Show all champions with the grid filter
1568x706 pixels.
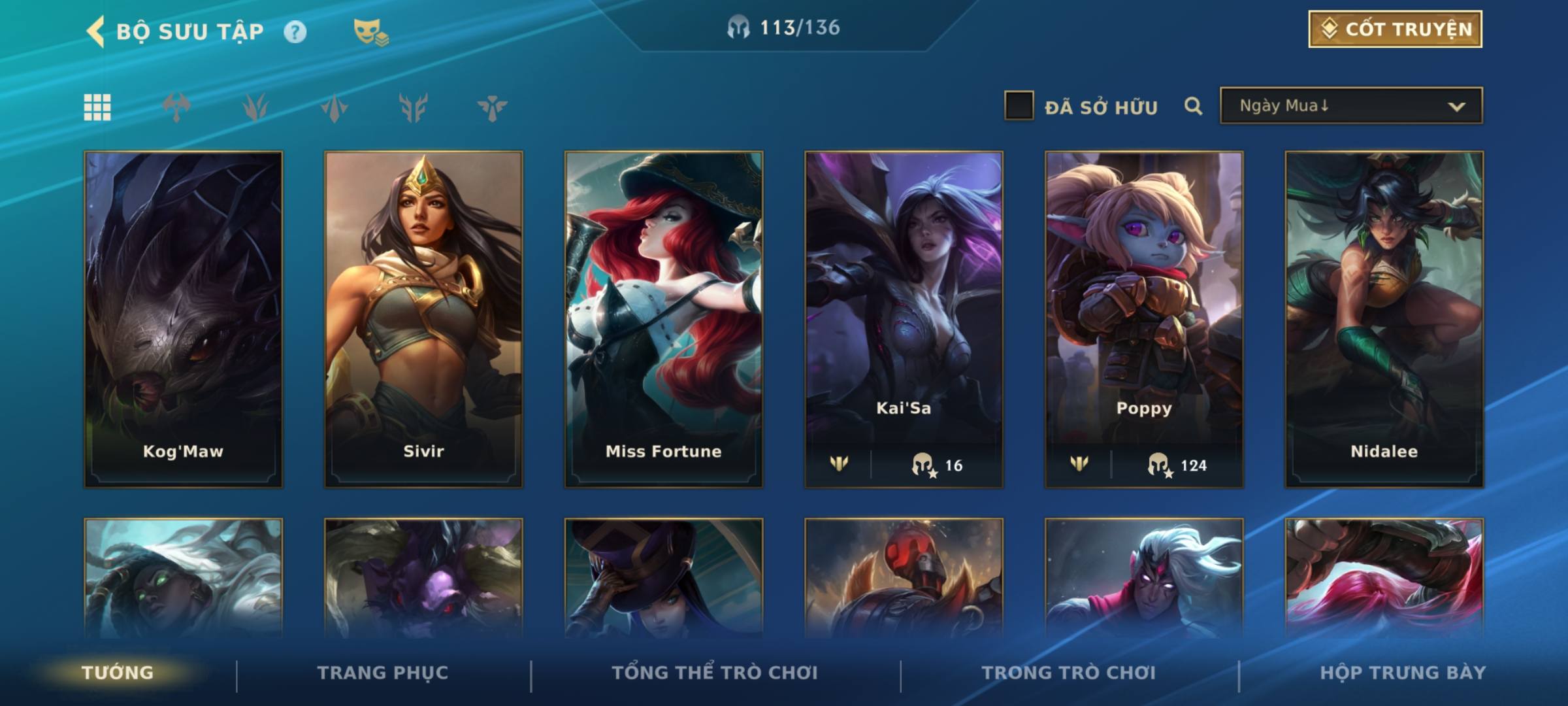click(97, 107)
